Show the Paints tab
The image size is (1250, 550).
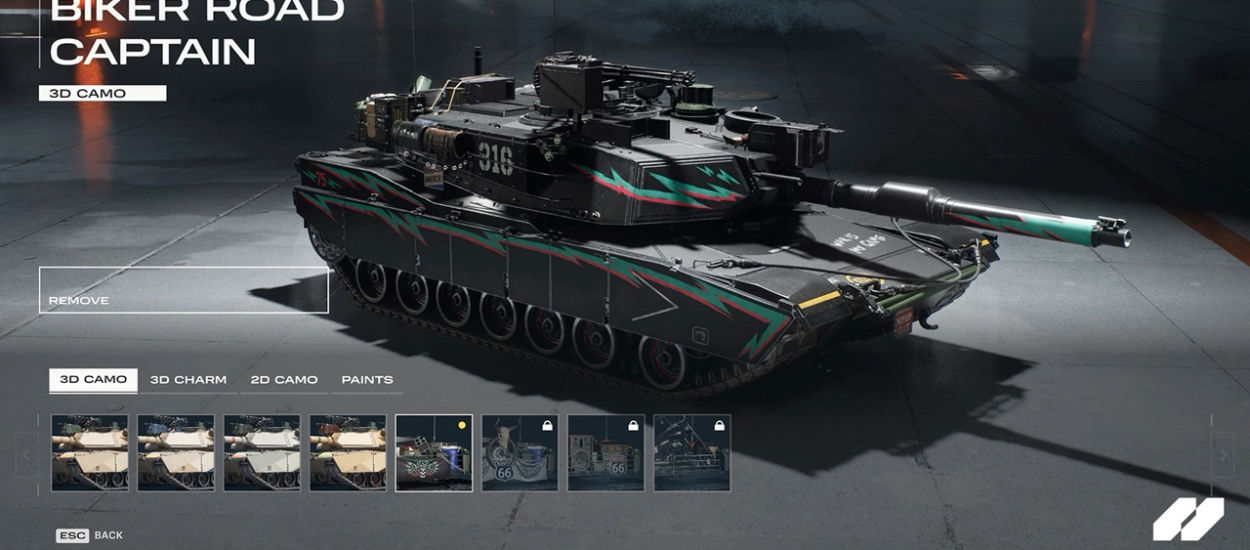[x=367, y=380]
